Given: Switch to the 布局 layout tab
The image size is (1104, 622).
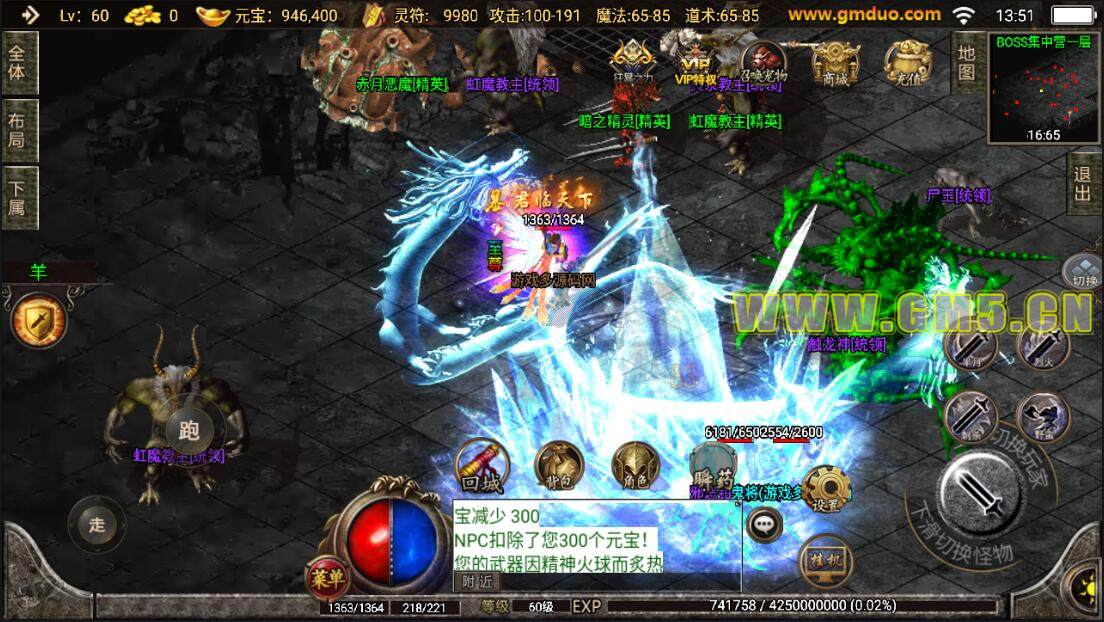Looking at the screenshot, I should tap(18, 130).
